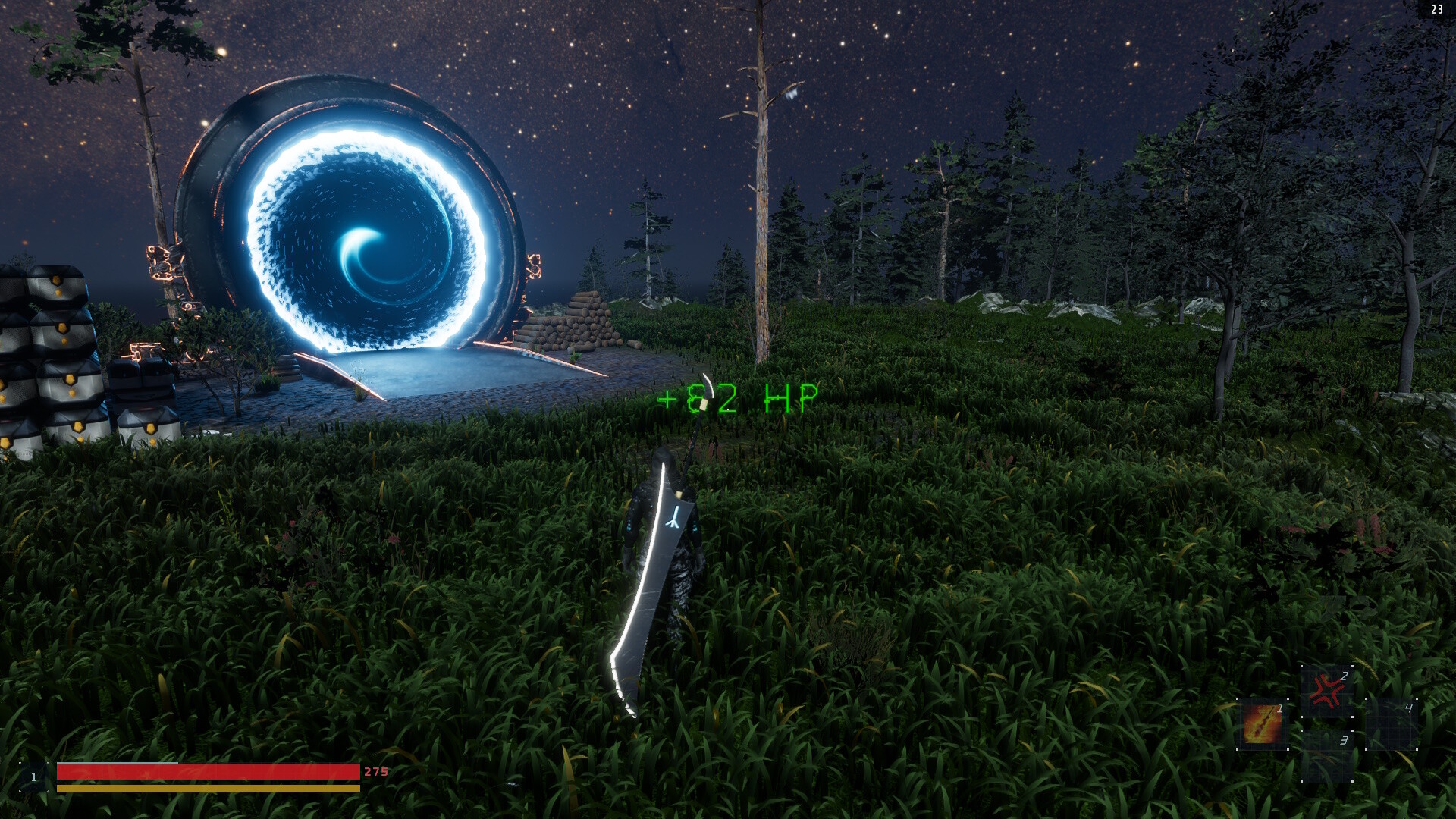Click the 23 counter in the top-right corner
This screenshot has height=819, width=1456.
click(1436, 11)
